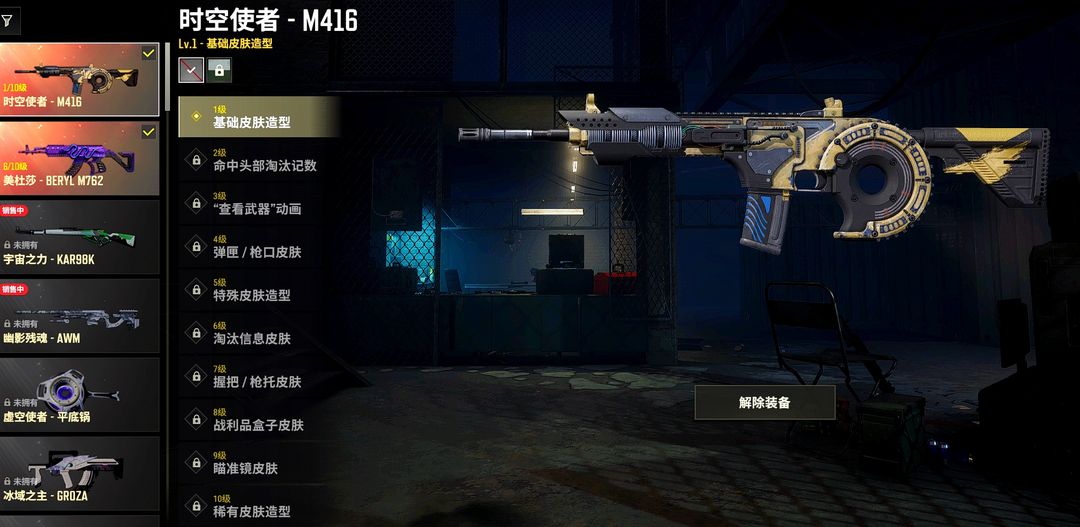Viewport: 1080px width, 527px height.
Task: Click the 解除装备 unequip button
Action: coord(764,402)
